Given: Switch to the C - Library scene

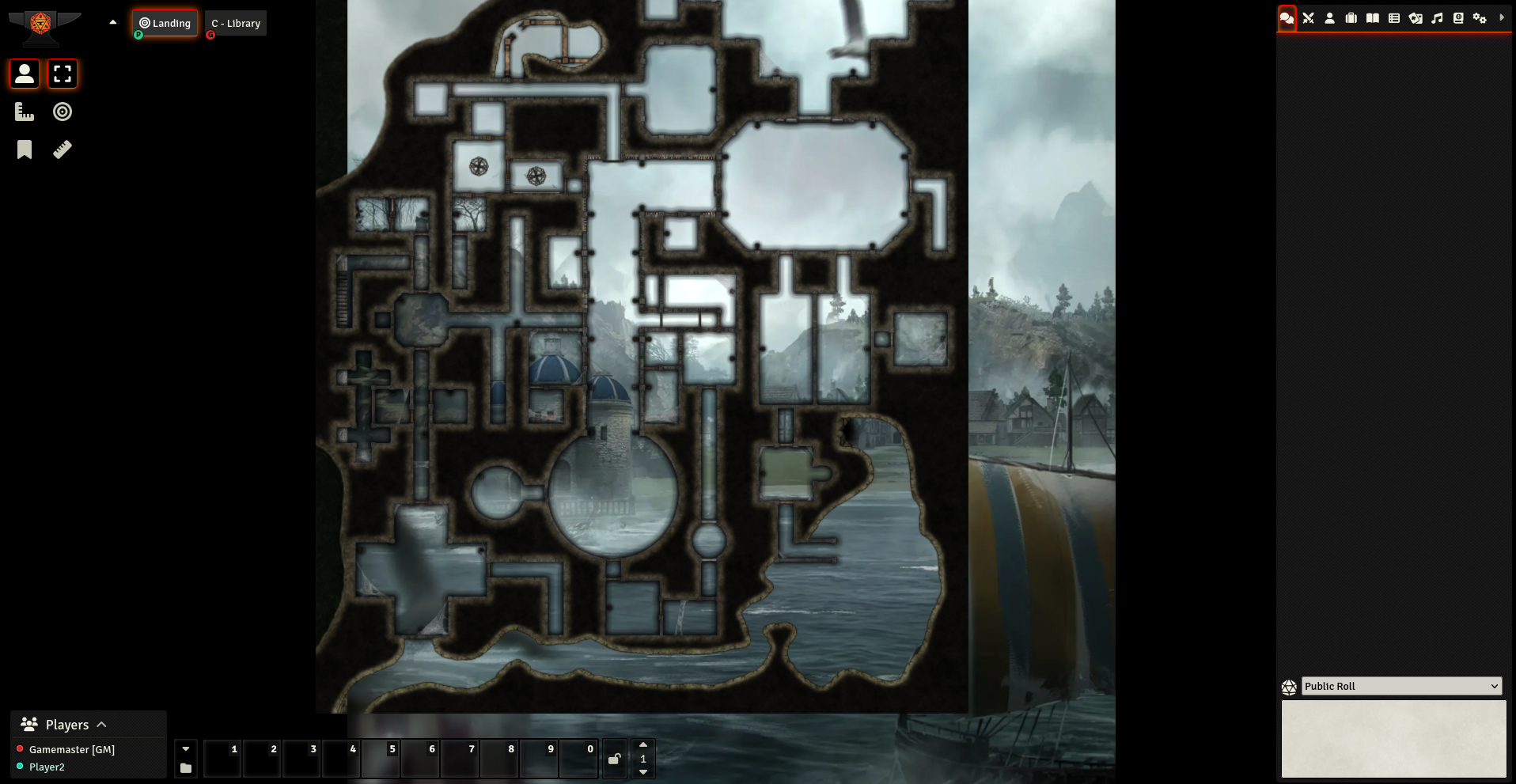Looking at the screenshot, I should 235,23.
